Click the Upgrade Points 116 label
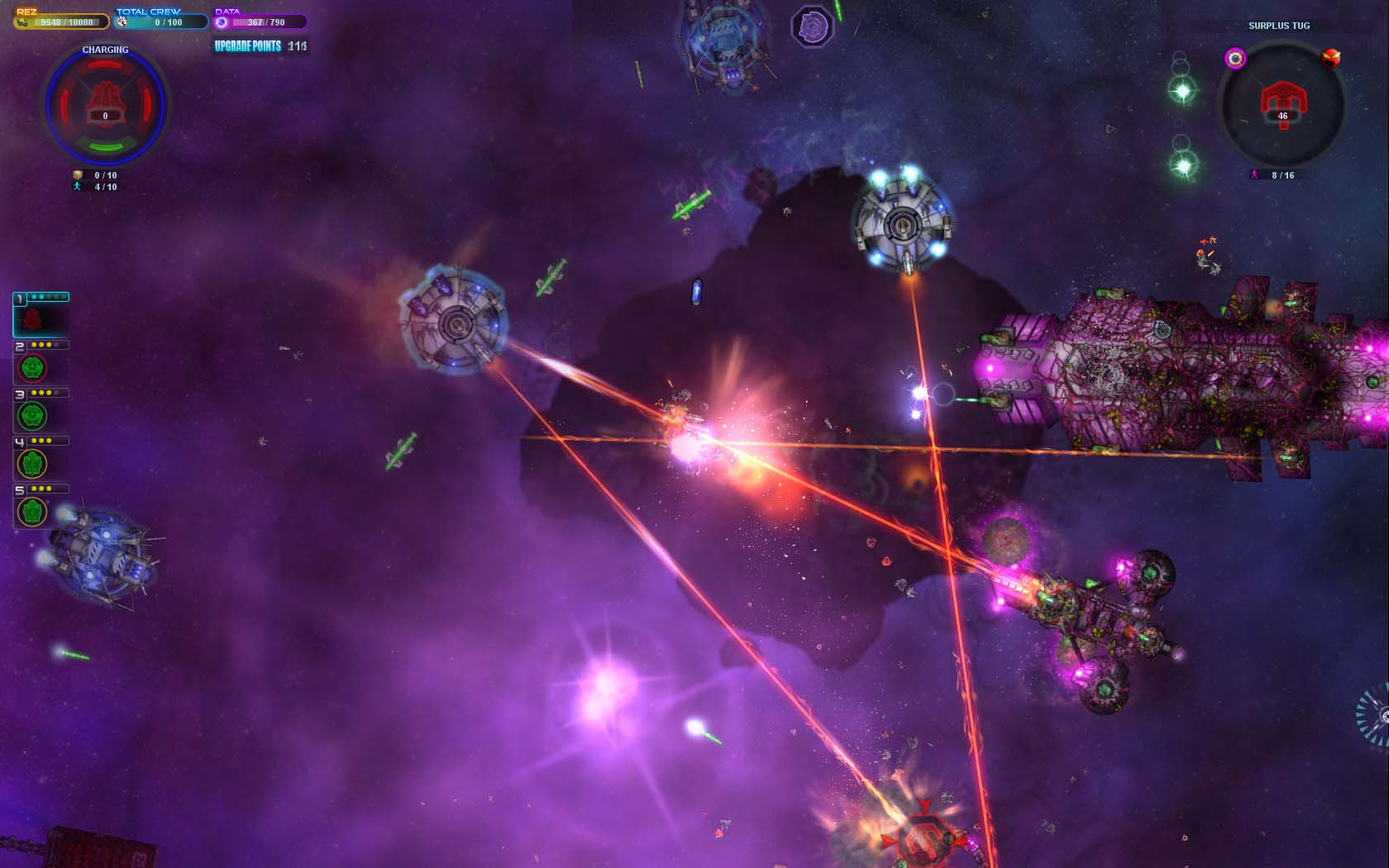The height and width of the screenshot is (868, 1389). [259, 46]
